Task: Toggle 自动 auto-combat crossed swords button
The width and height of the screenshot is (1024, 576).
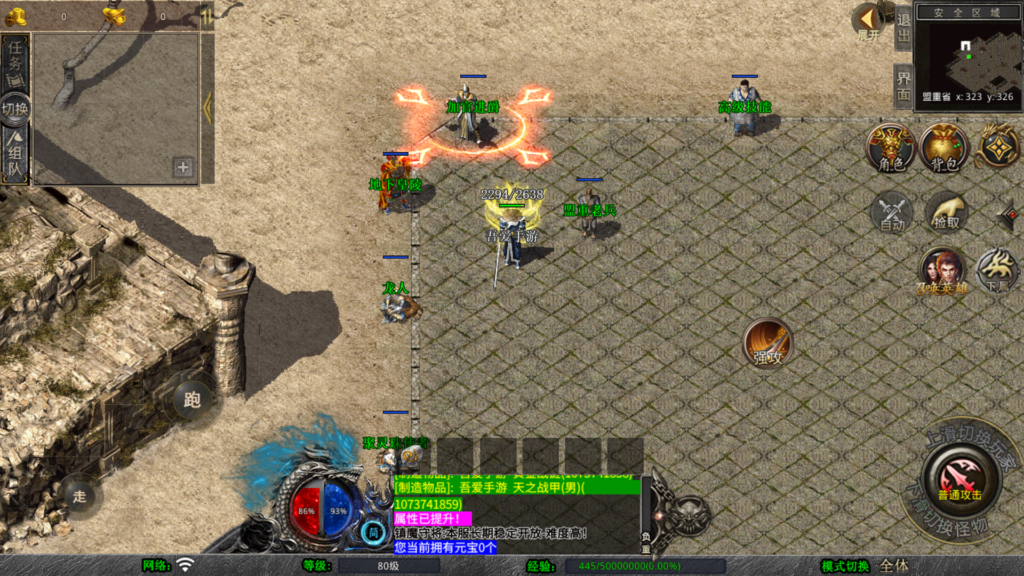Action: [891, 213]
